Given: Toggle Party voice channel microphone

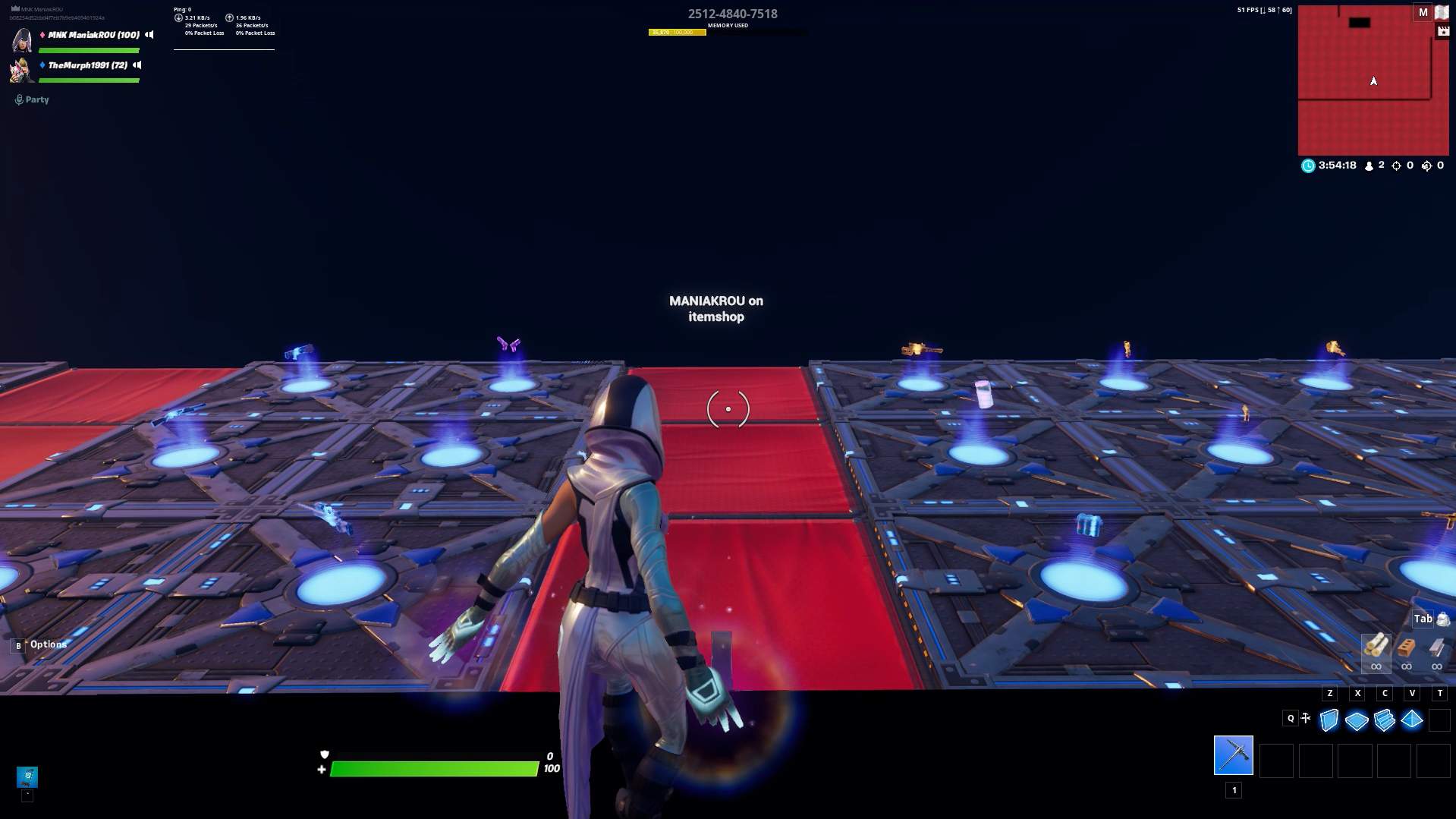Looking at the screenshot, I should tap(17, 98).
